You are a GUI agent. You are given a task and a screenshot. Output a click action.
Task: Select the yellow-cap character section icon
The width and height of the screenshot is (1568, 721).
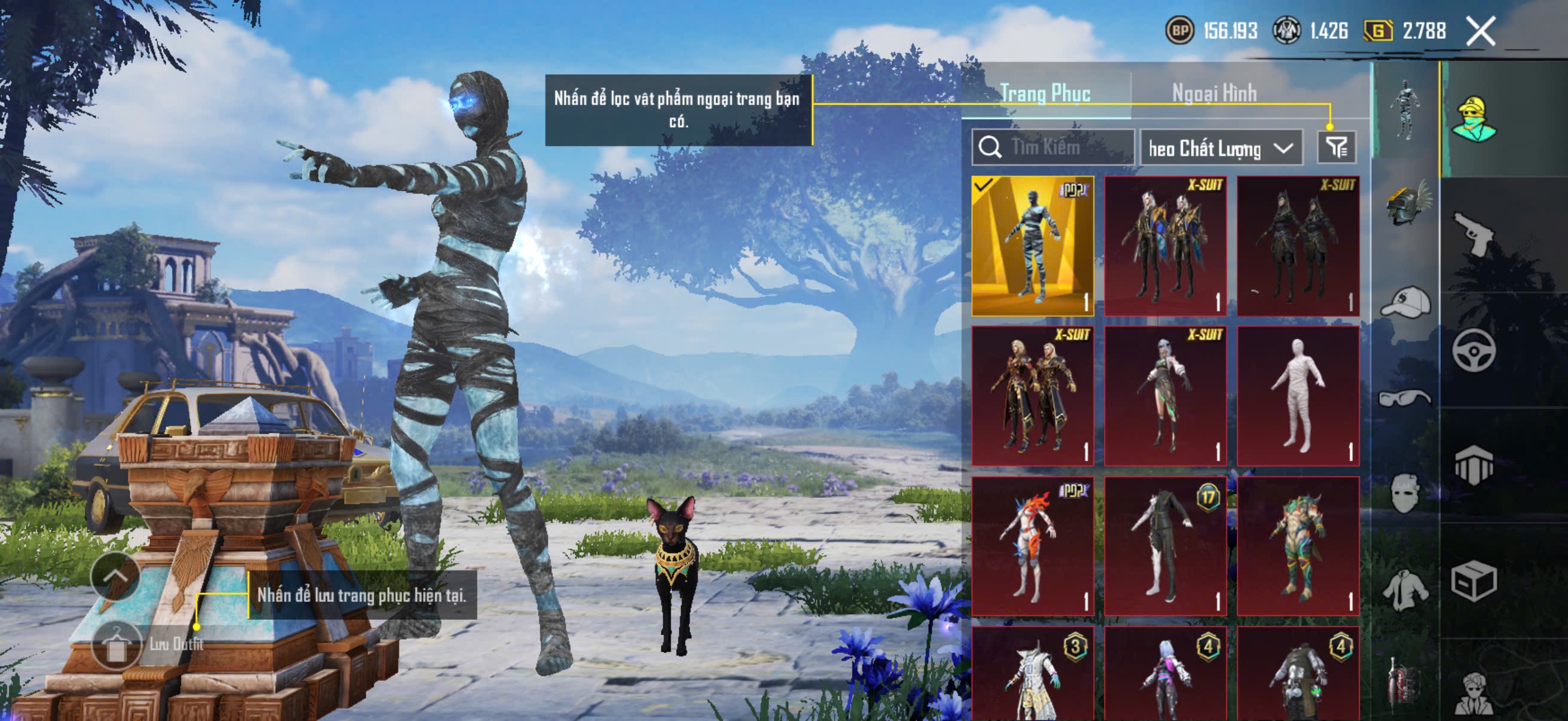click(1473, 119)
